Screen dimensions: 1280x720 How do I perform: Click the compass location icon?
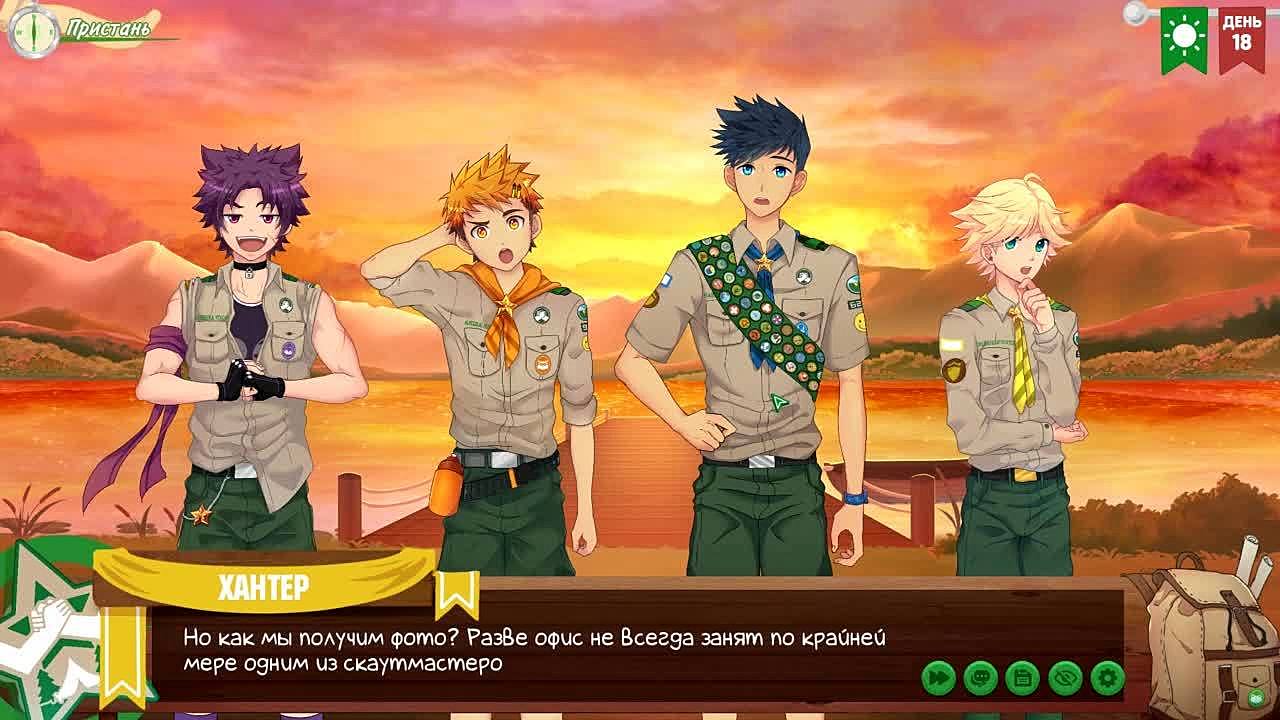click(x=32, y=30)
